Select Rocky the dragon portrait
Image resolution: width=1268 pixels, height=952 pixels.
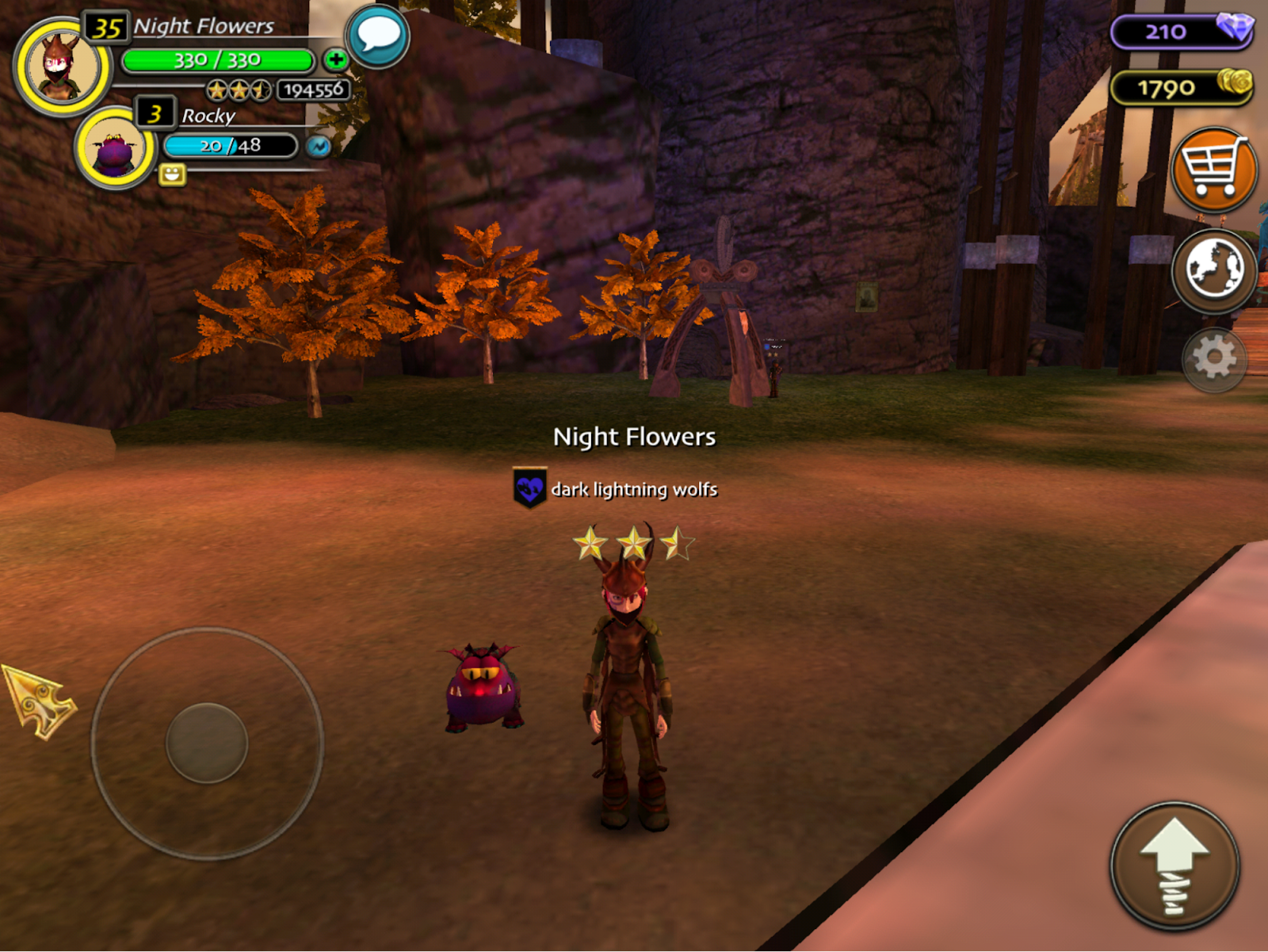(x=116, y=148)
